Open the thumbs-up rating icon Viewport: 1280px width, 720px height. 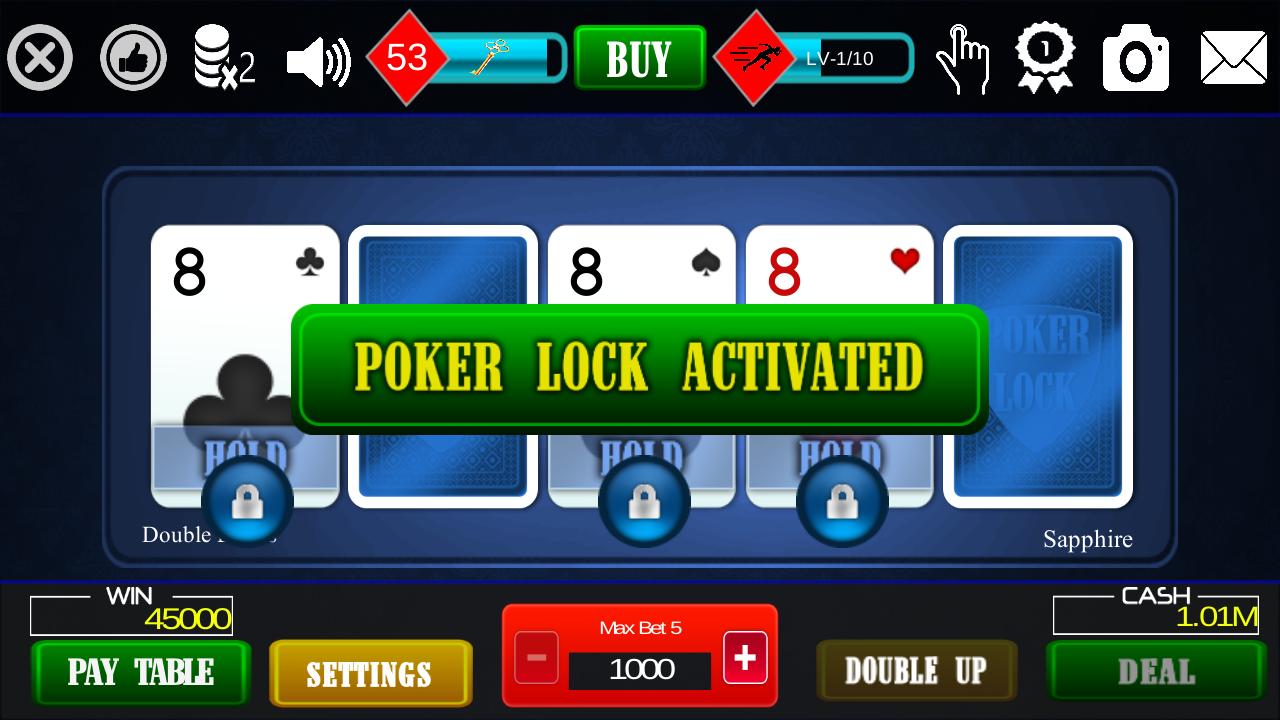pos(133,57)
